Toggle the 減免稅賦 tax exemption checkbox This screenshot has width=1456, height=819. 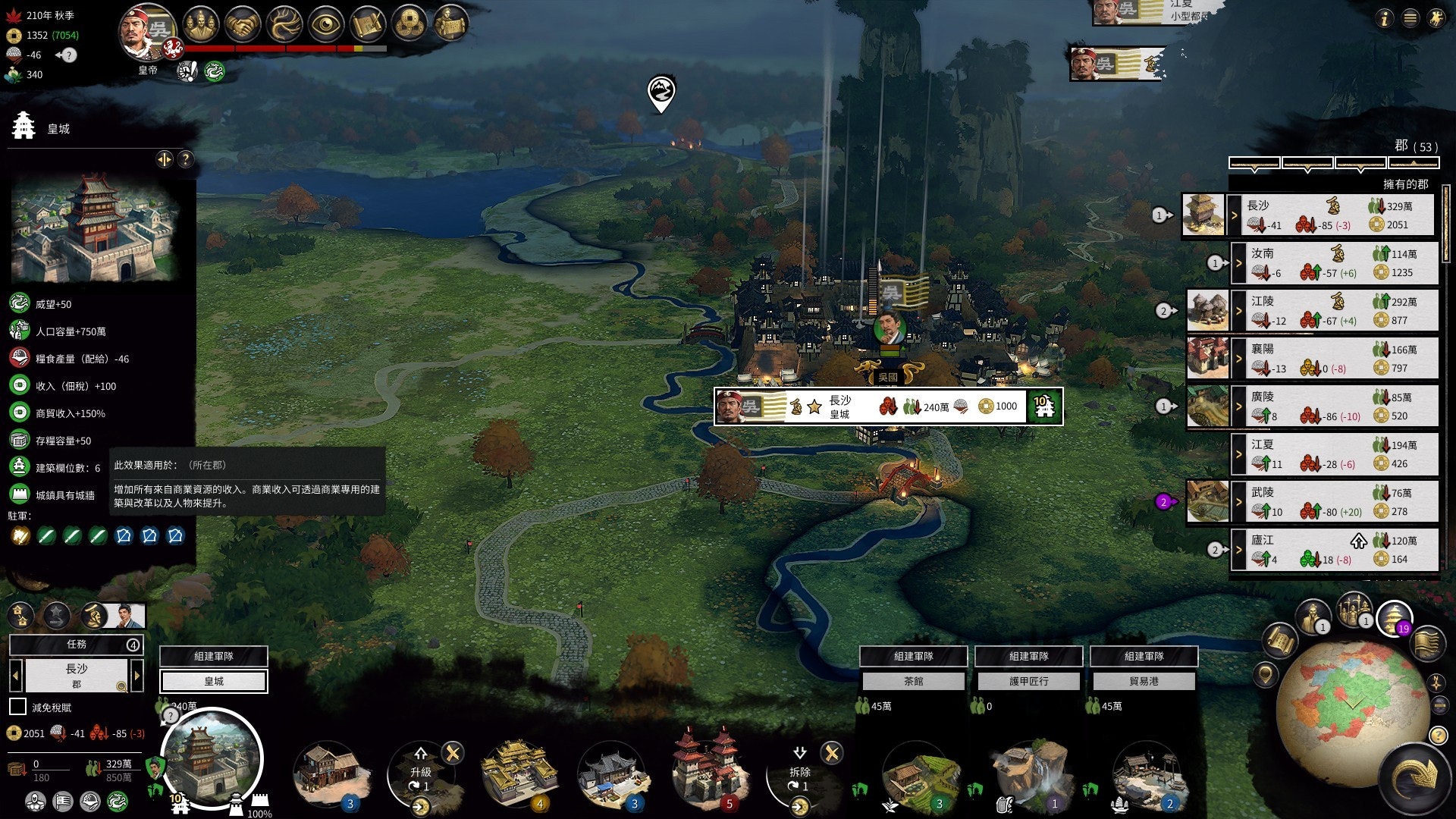pyautogui.click(x=17, y=707)
